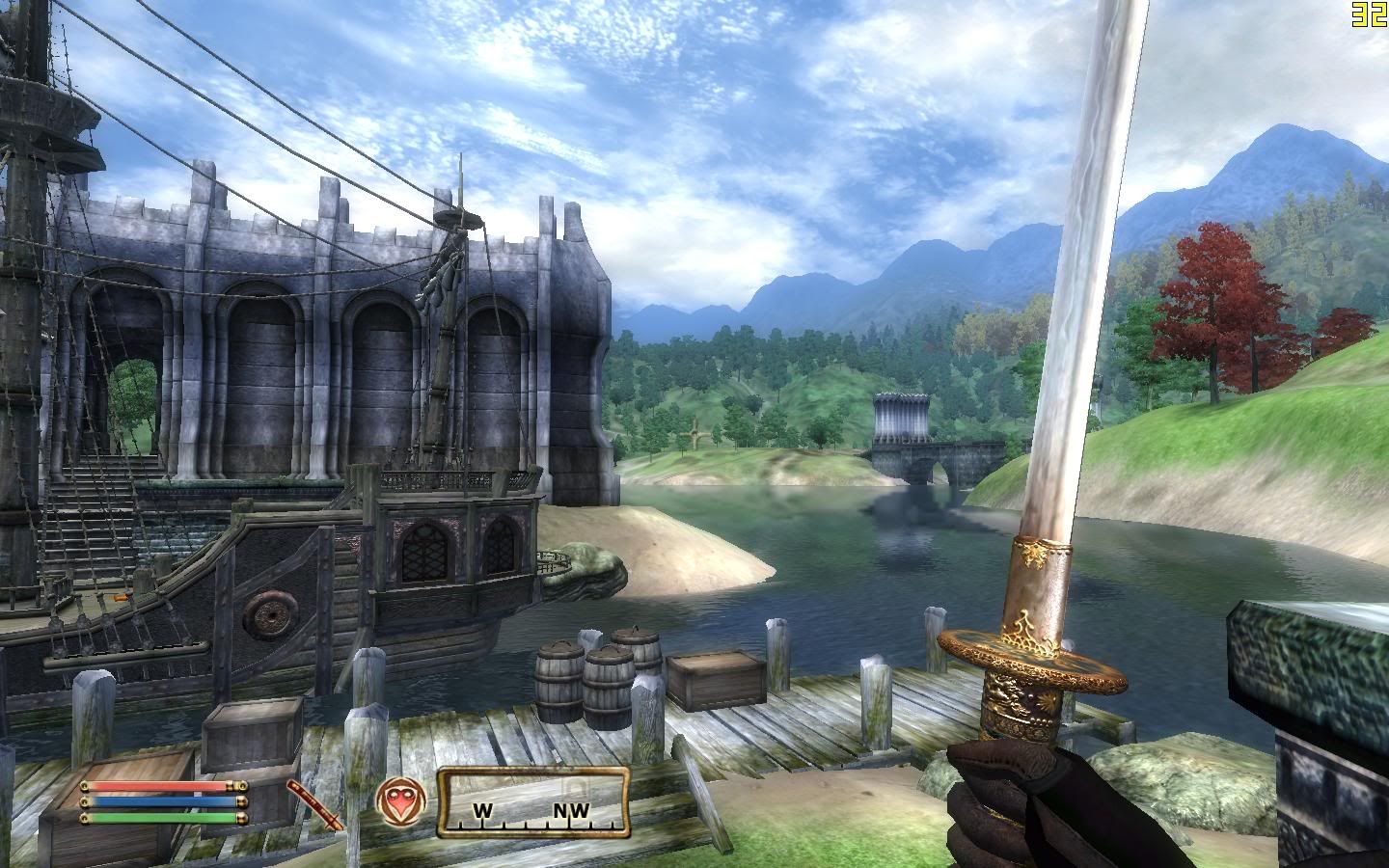Screen dimensions: 1389x868
Task: Click the equipped katana weapon icon
Action: [316, 805]
